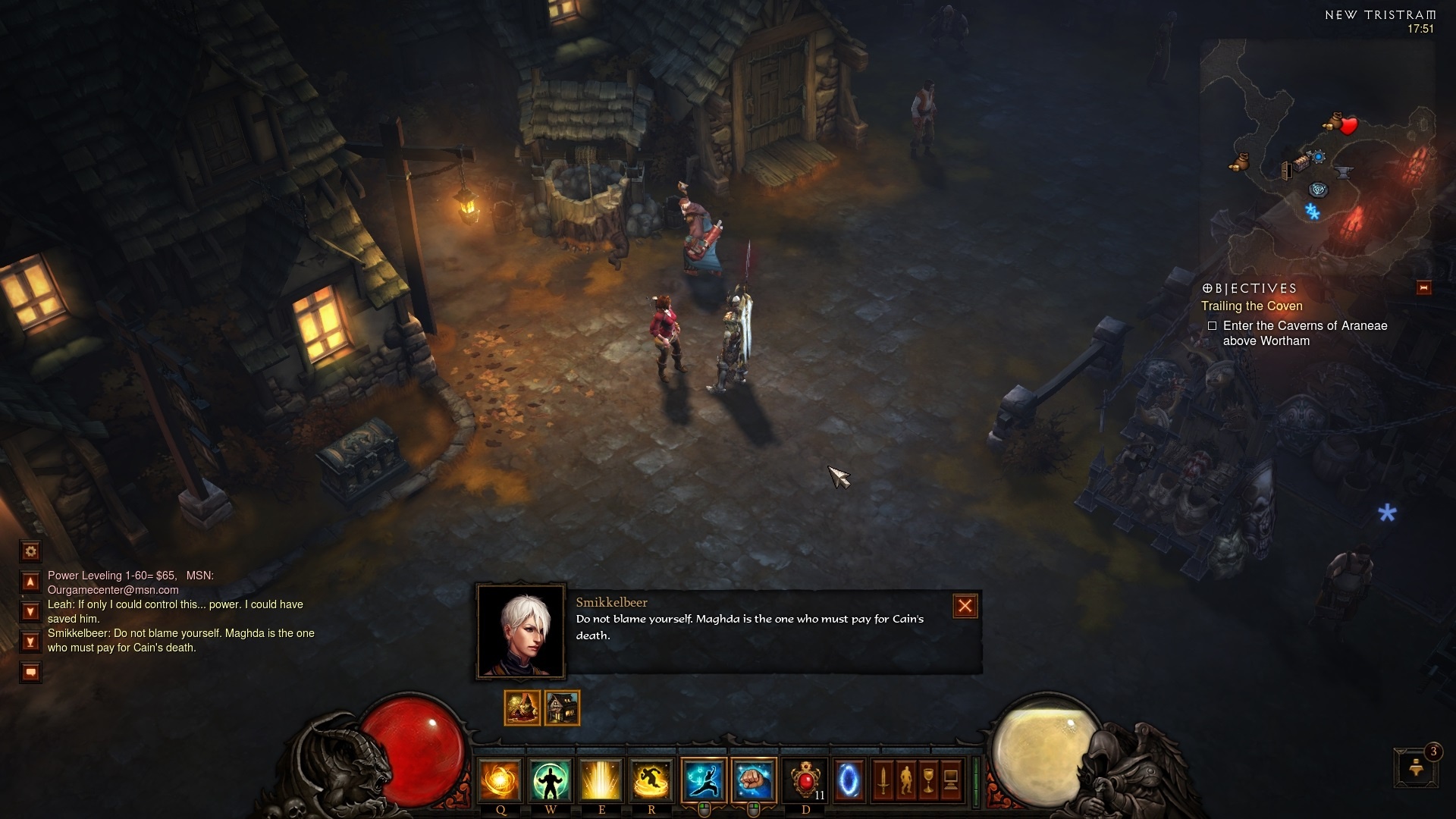Drink the red health potion

(x=805, y=780)
